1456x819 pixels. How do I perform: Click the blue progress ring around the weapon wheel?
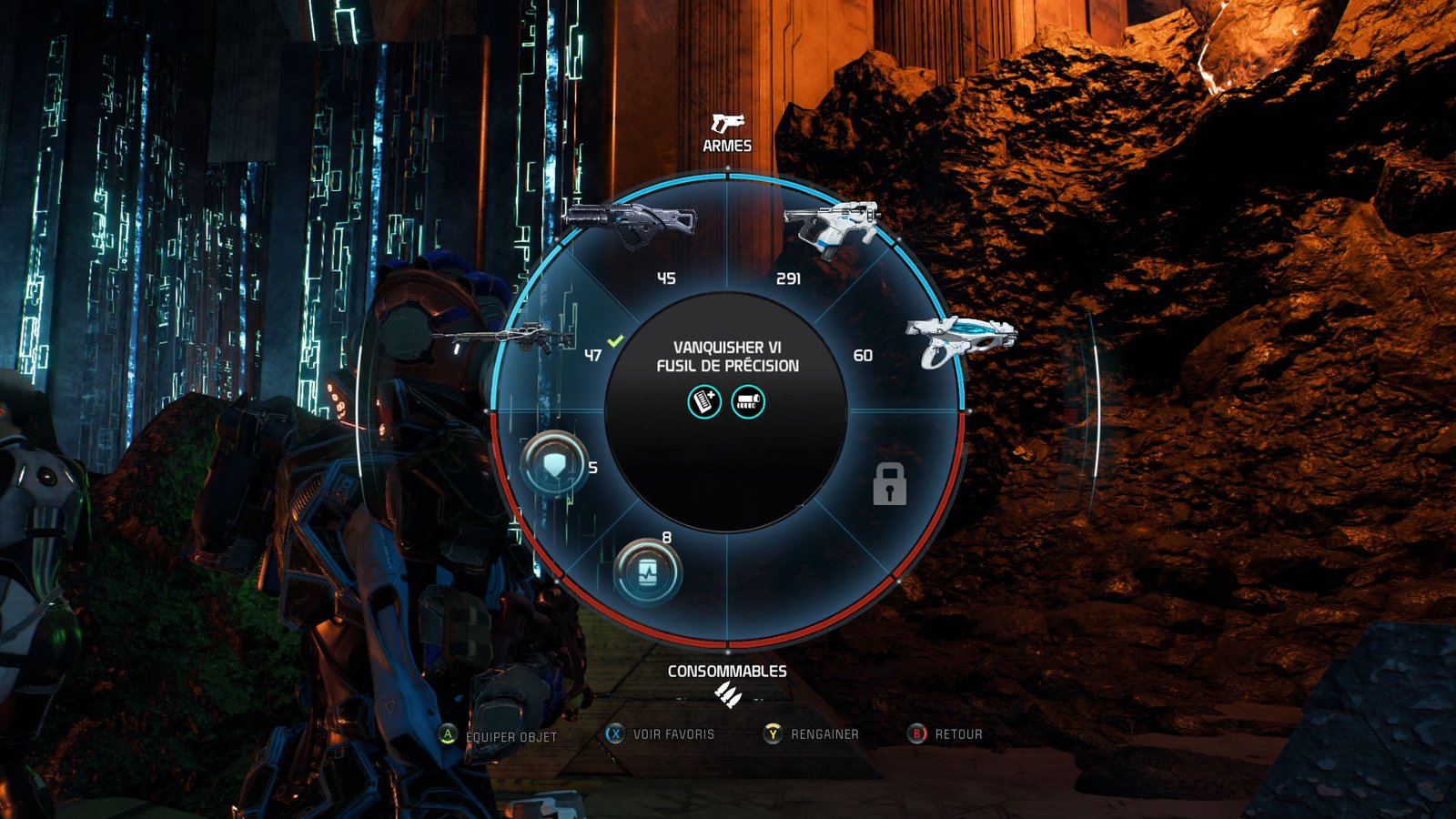pyautogui.click(x=726, y=175)
